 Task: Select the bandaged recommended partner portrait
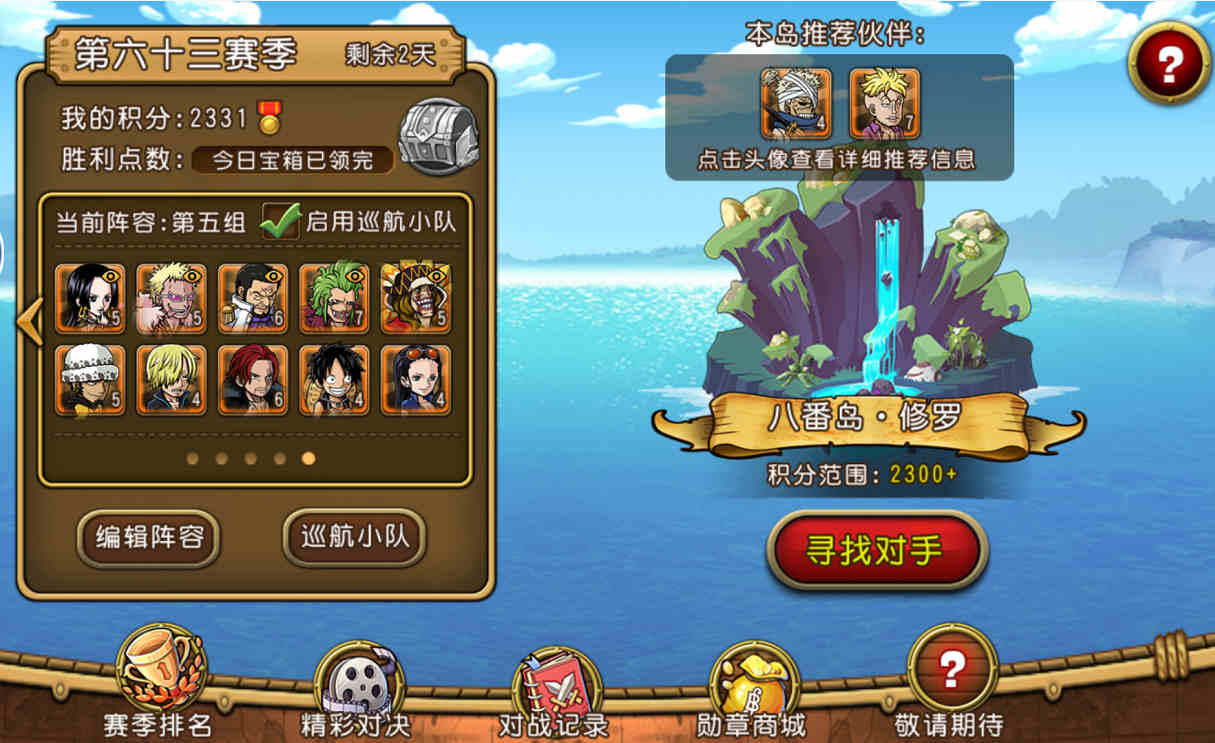pos(796,103)
